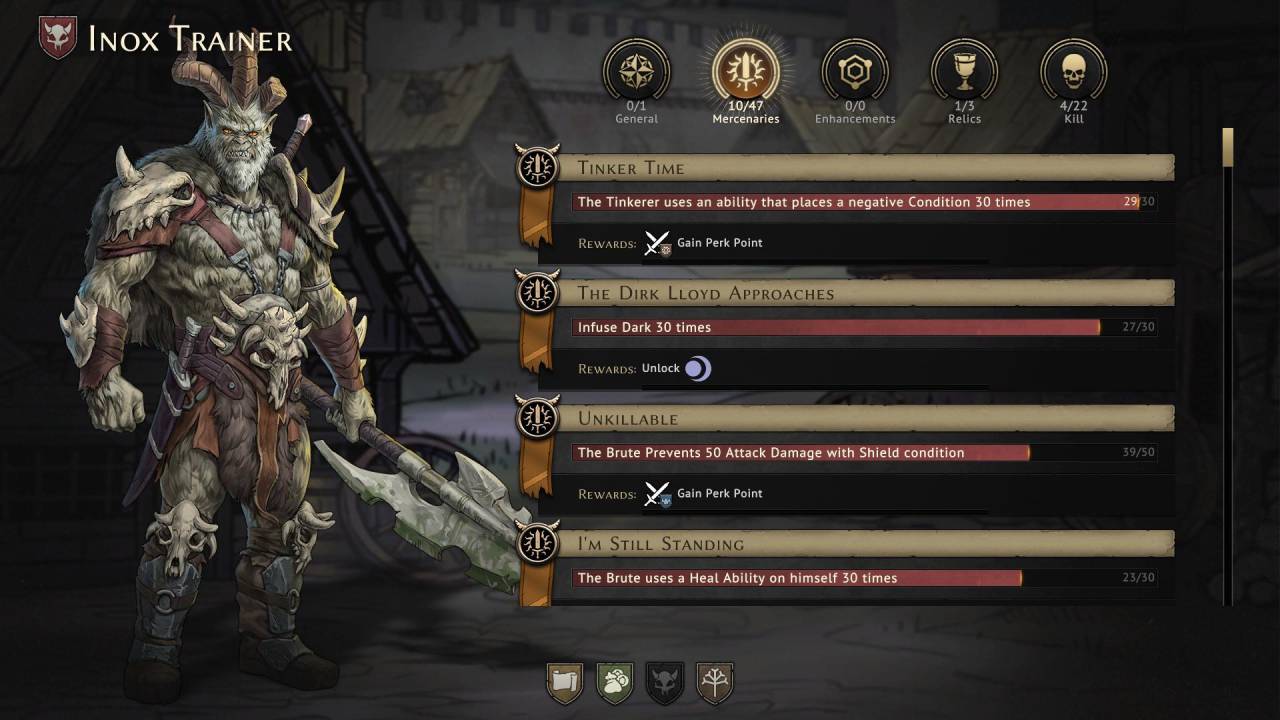Click the Tinker Time perk point reward icon
The width and height of the screenshot is (1280, 720).
657,243
